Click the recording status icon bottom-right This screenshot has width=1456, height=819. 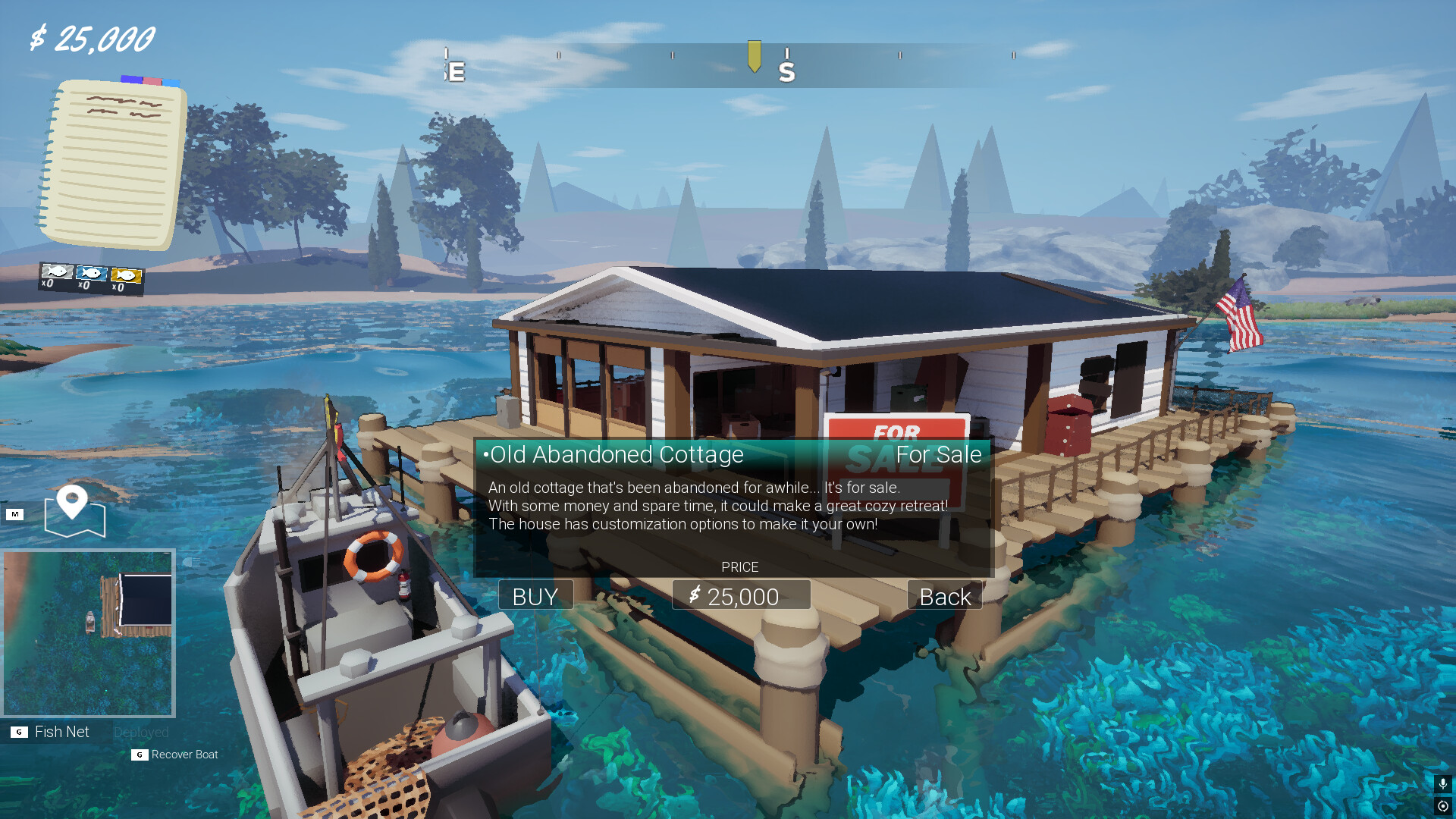(x=1442, y=805)
